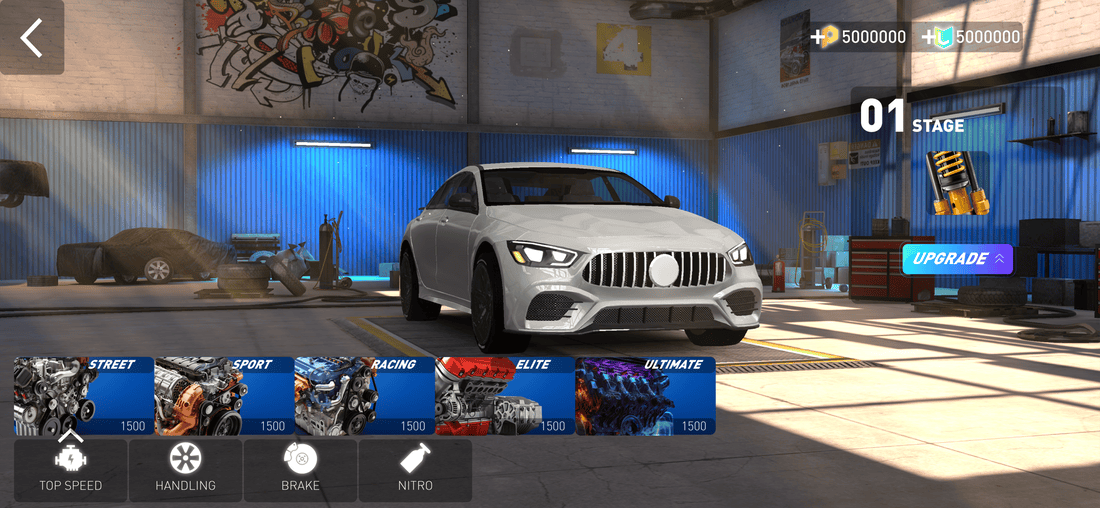Open the Nitro upgrade category
Screen dimensions: 1100x508
415,470
